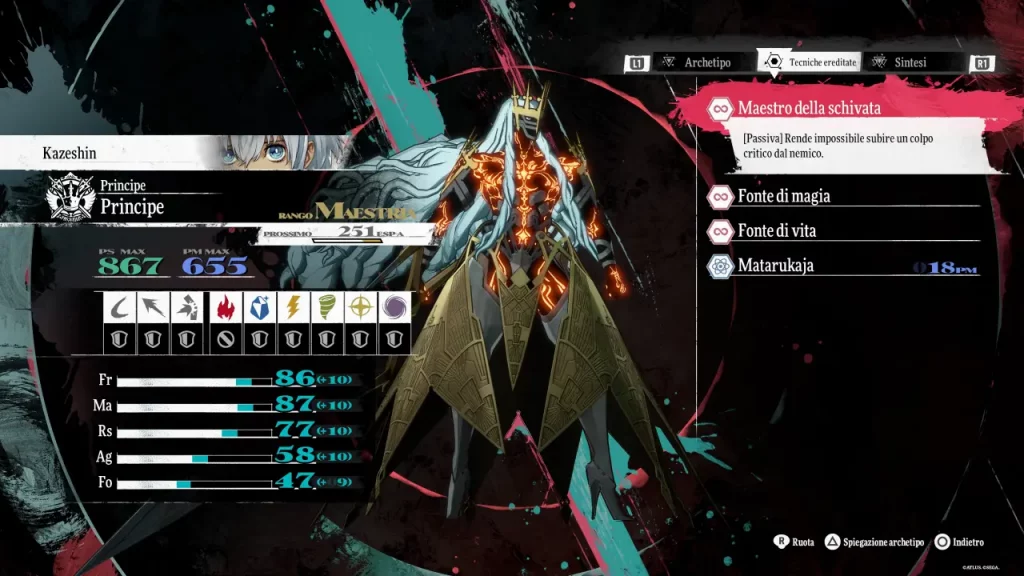Select the wind tornado affinity icon
The width and height of the screenshot is (1024, 576).
tap(327, 308)
